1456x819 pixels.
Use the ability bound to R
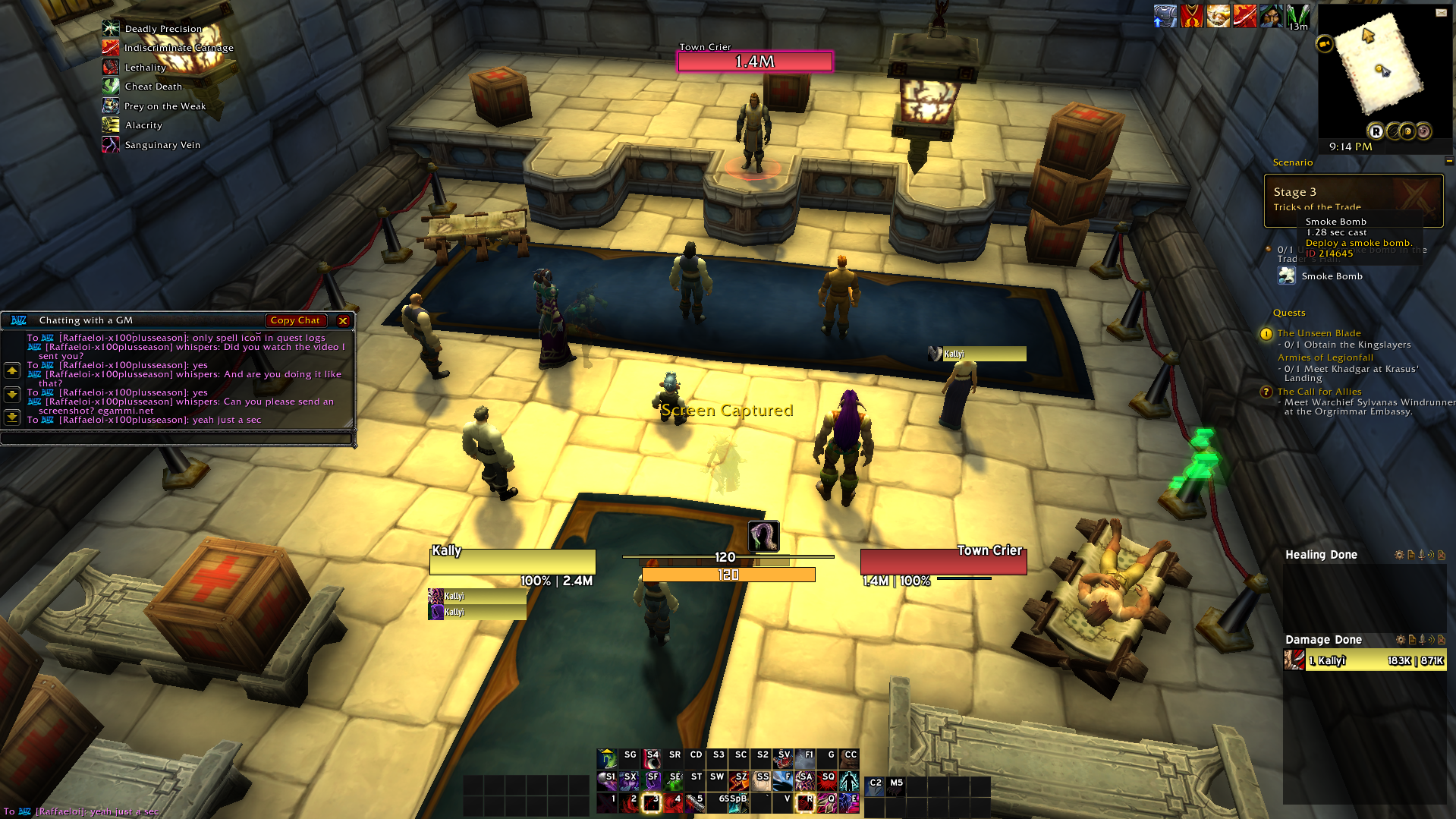click(805, 802)
